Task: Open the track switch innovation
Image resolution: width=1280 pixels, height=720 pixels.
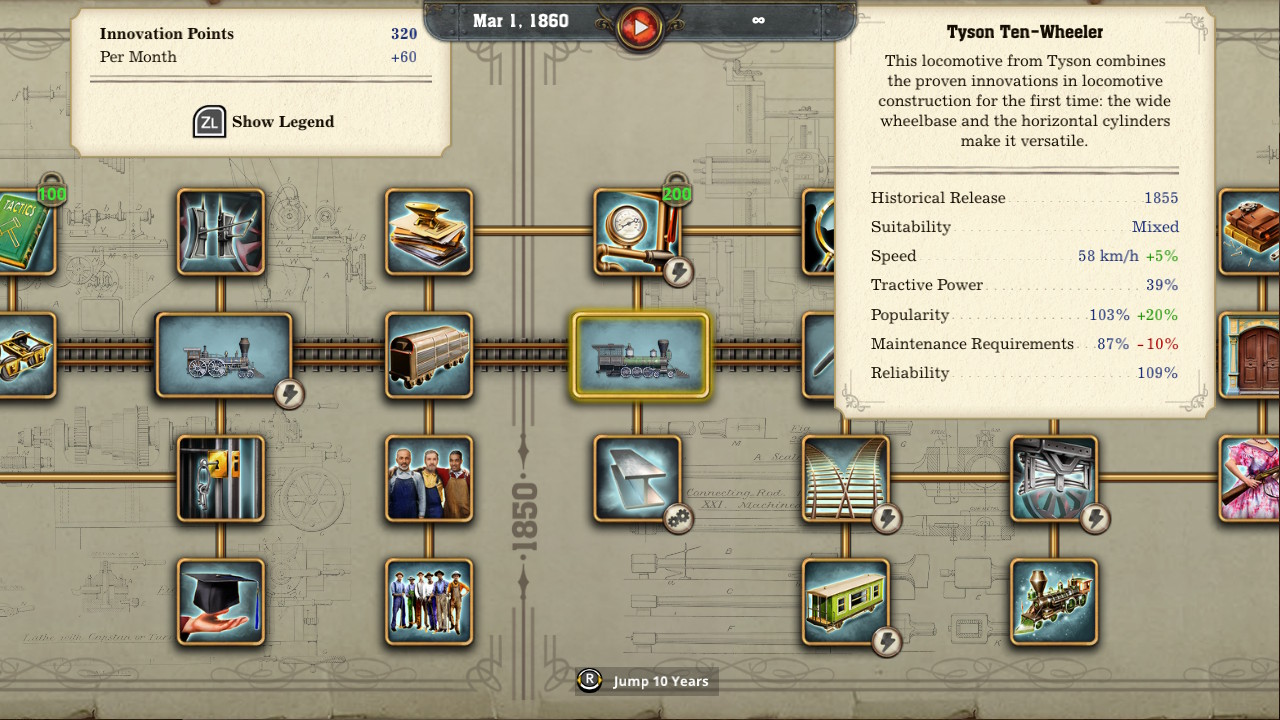Action: pyautogui.click(x=847, y=480)
